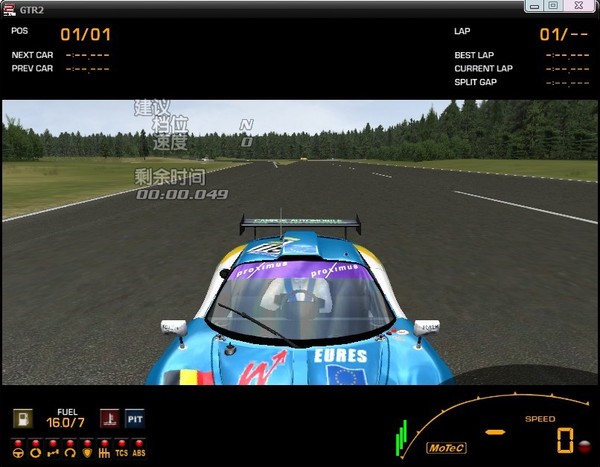600x467 pixels.
Task: Maximize the GTR2 window
Action: [551, 6]
